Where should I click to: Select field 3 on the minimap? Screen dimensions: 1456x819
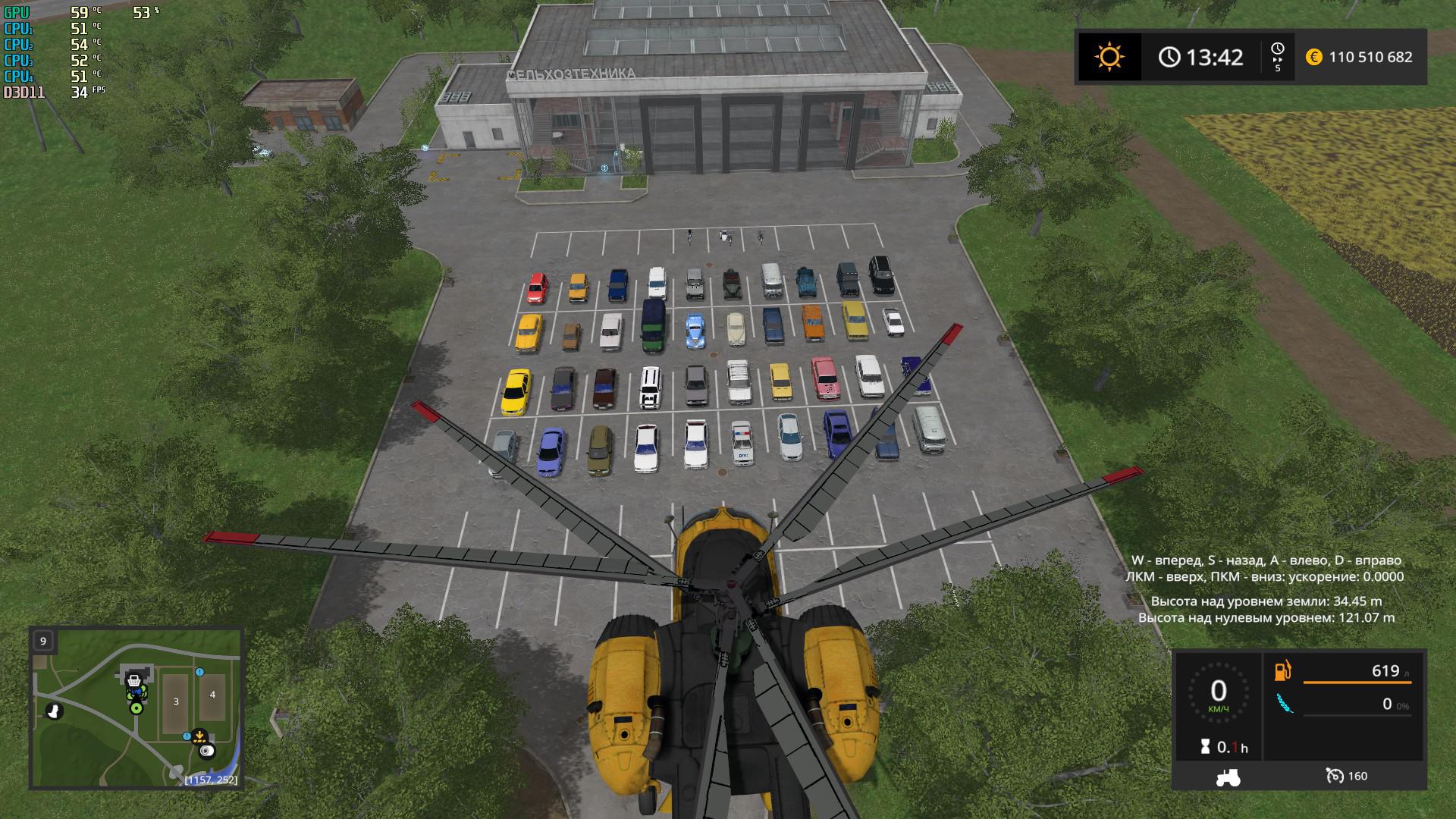176,701
